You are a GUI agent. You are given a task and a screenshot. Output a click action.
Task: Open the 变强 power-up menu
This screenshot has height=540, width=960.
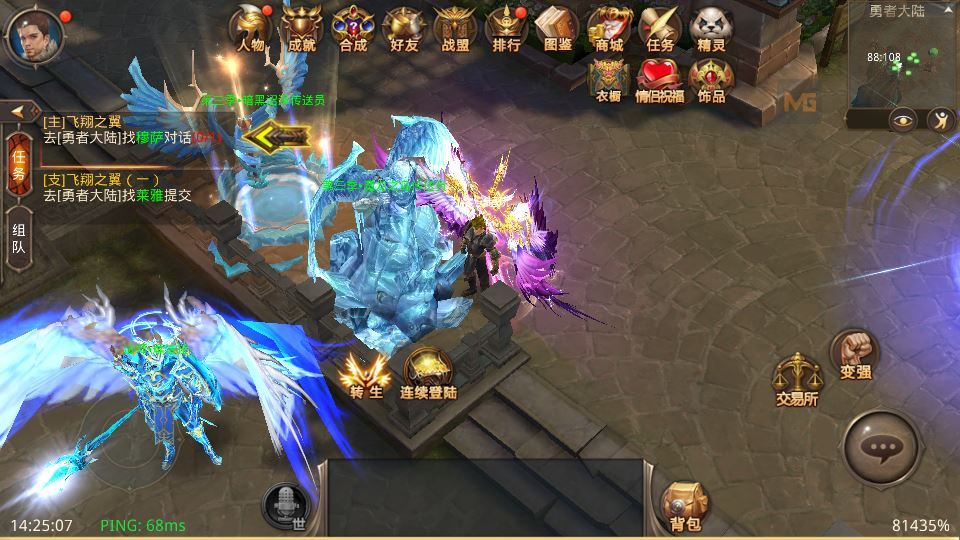click(855, 355)
